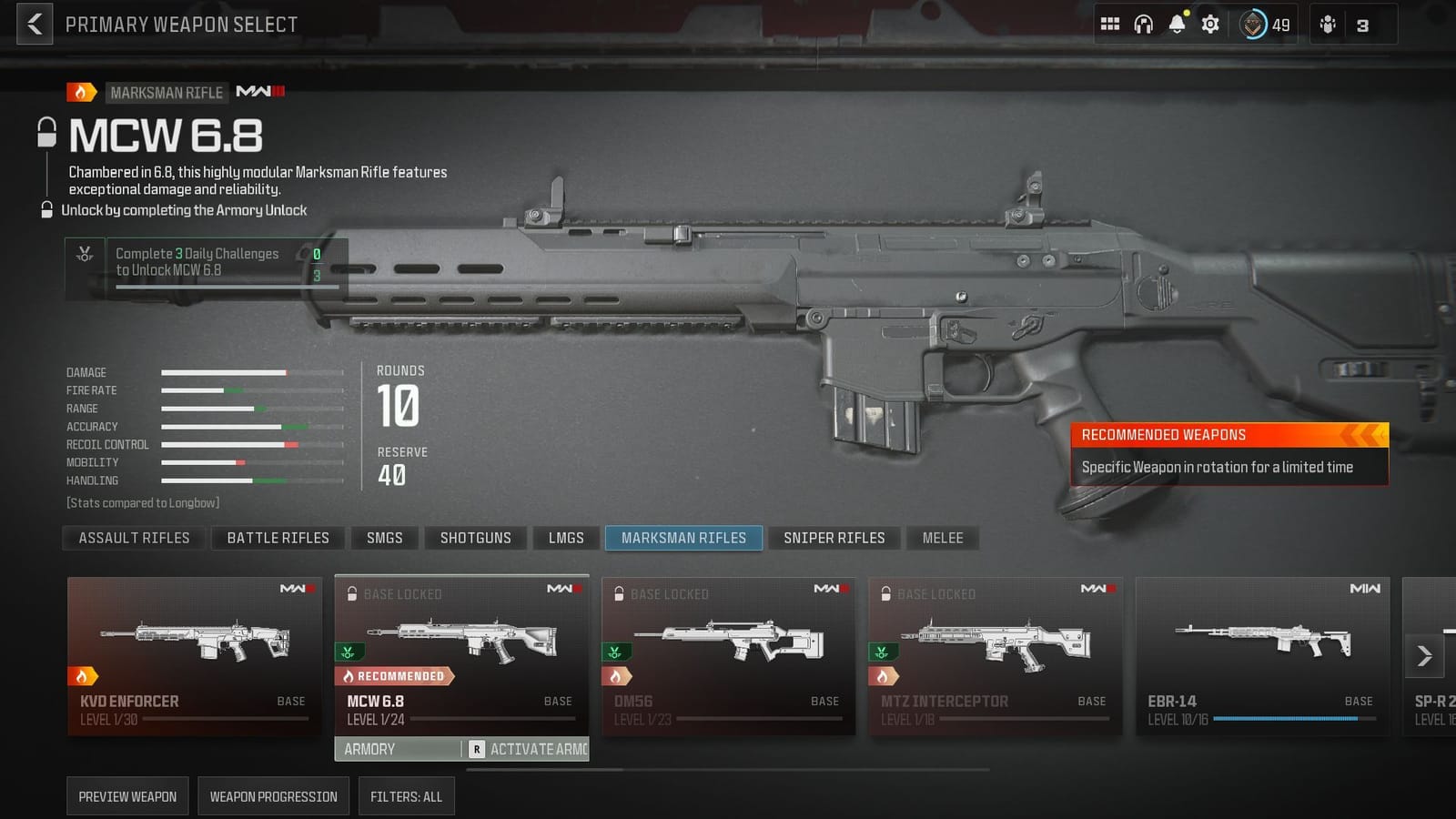Select the ASSAULT RIFLES category
The image size is (1456, 819).
pyautogui.click(x=133, y=538)
